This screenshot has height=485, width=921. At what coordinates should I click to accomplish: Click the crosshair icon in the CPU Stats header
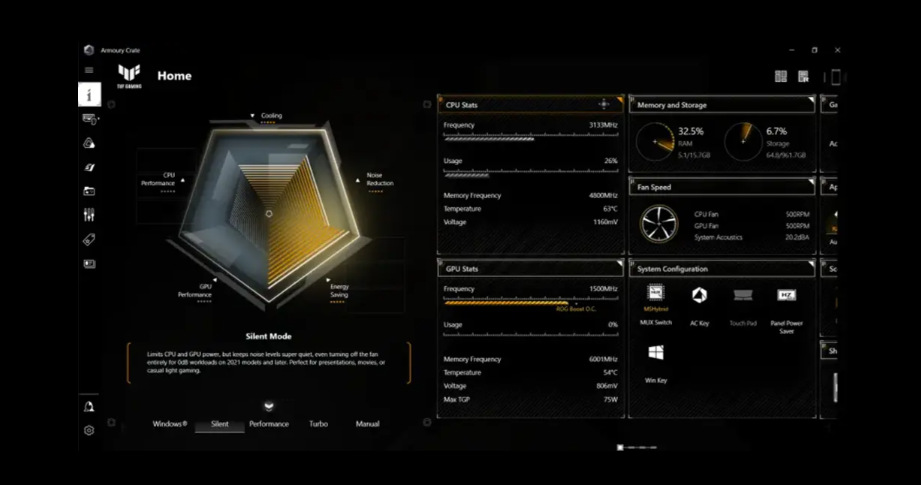[604, 104]
